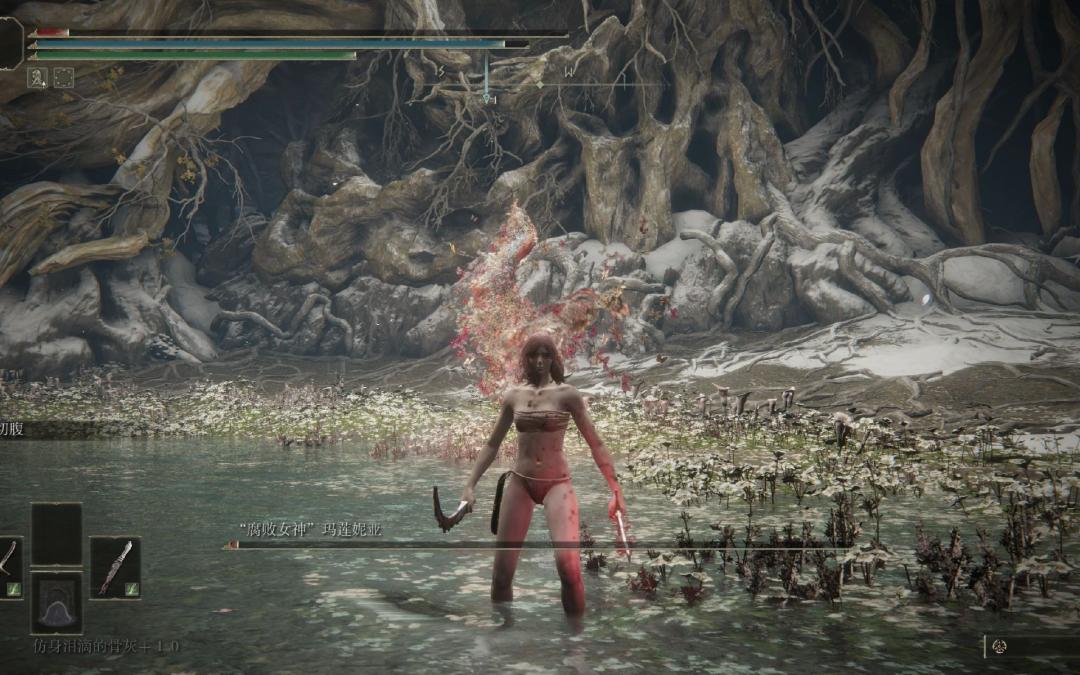
Task: Select the Mimic Tear Ashes item slot
Action: point(56,603)
